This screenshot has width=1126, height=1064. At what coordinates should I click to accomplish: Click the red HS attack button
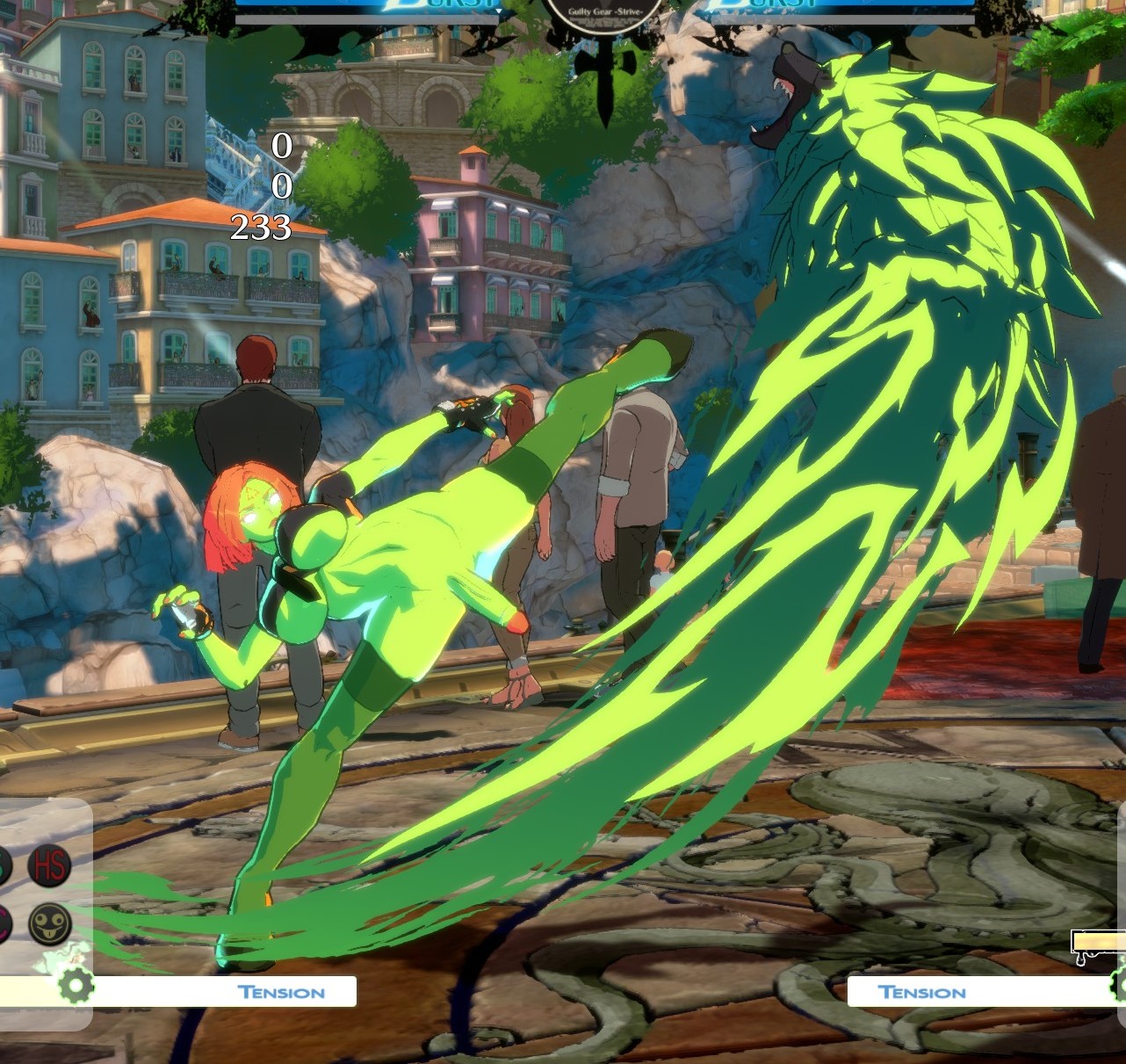point(49,865)
